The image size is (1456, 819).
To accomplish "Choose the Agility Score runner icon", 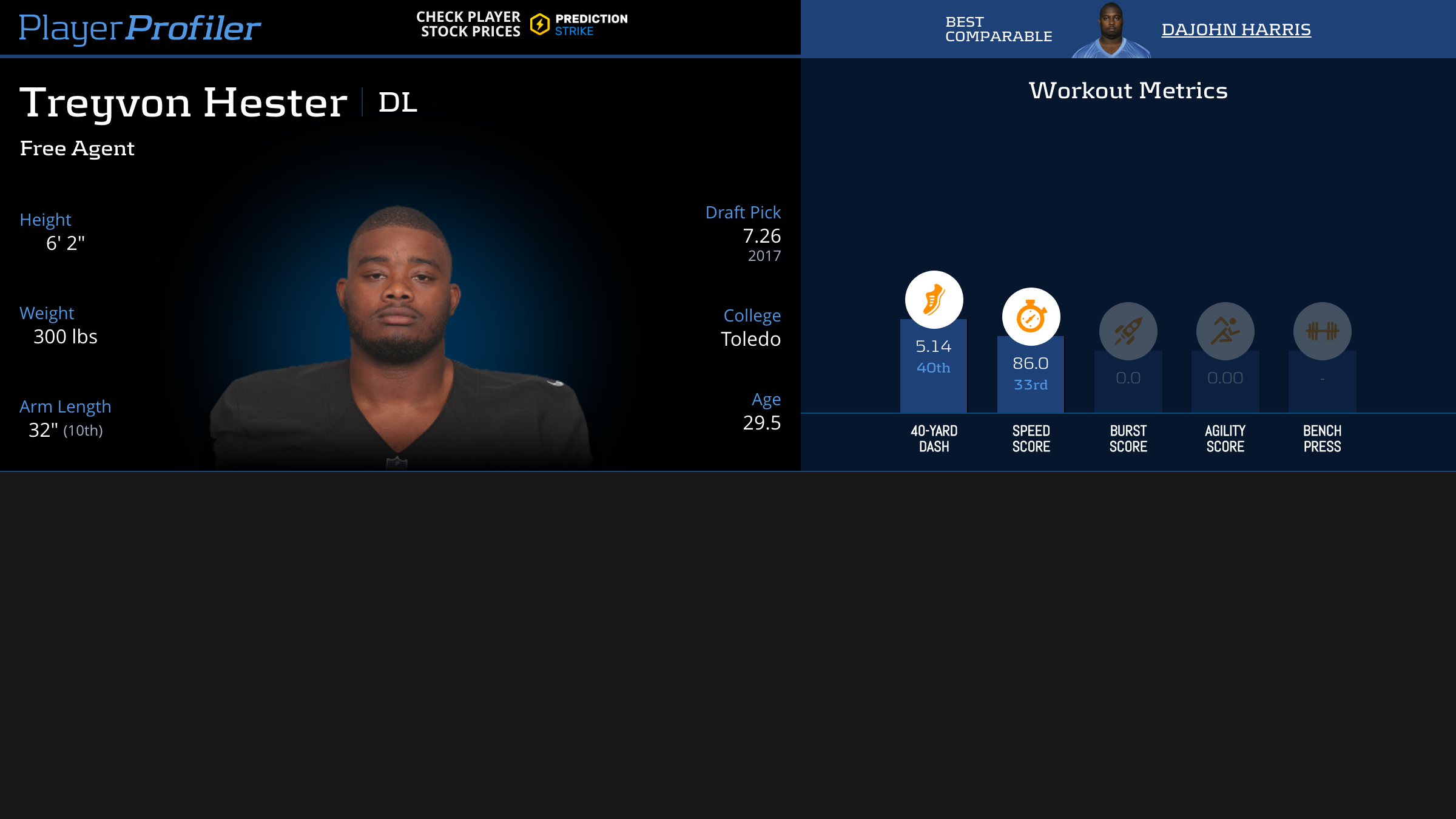I will 1225,331.
